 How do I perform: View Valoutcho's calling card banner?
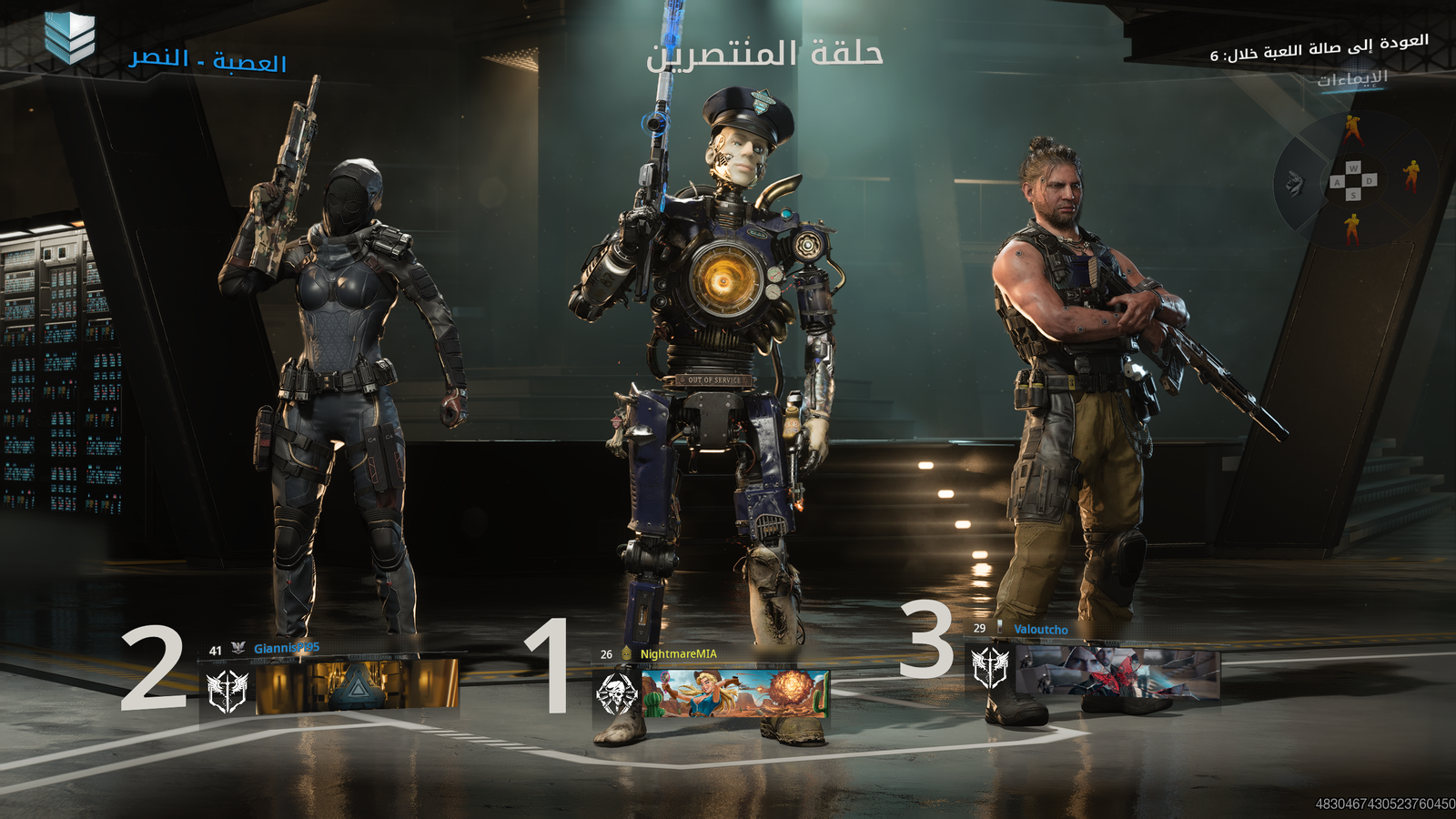[x=1116, y=672]
